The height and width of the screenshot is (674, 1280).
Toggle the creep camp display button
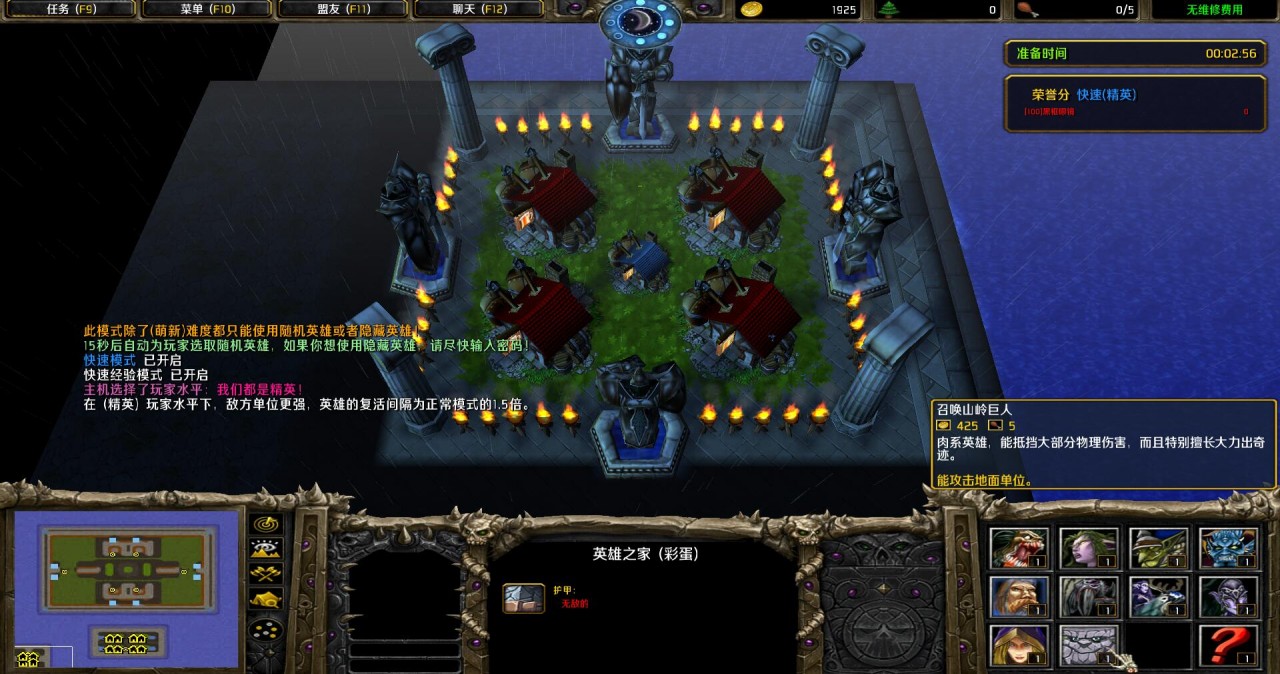click(x=266, y=599)
